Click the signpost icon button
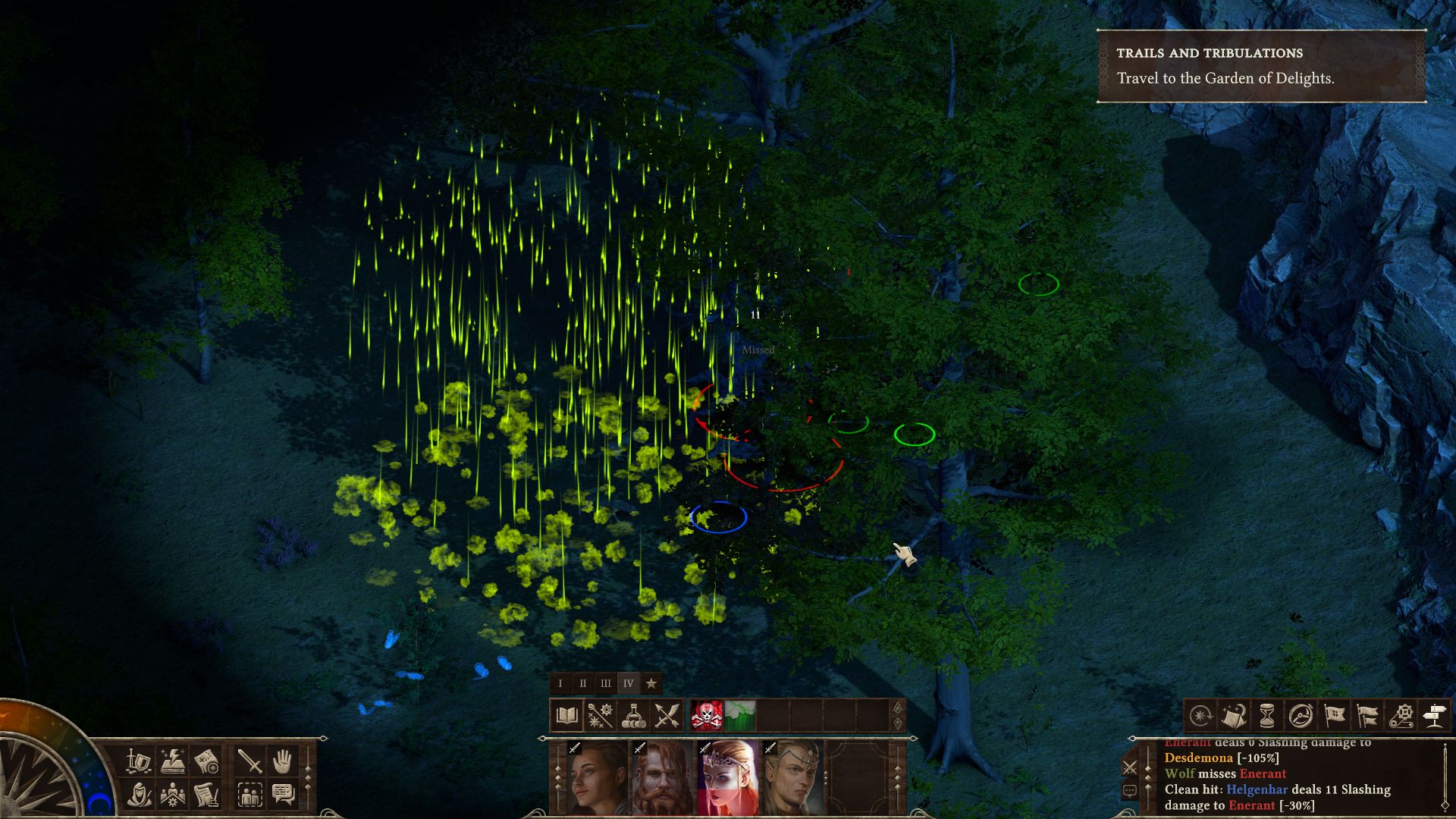The height and width of the screenshot is (819, 1456). coord(1434,715)
